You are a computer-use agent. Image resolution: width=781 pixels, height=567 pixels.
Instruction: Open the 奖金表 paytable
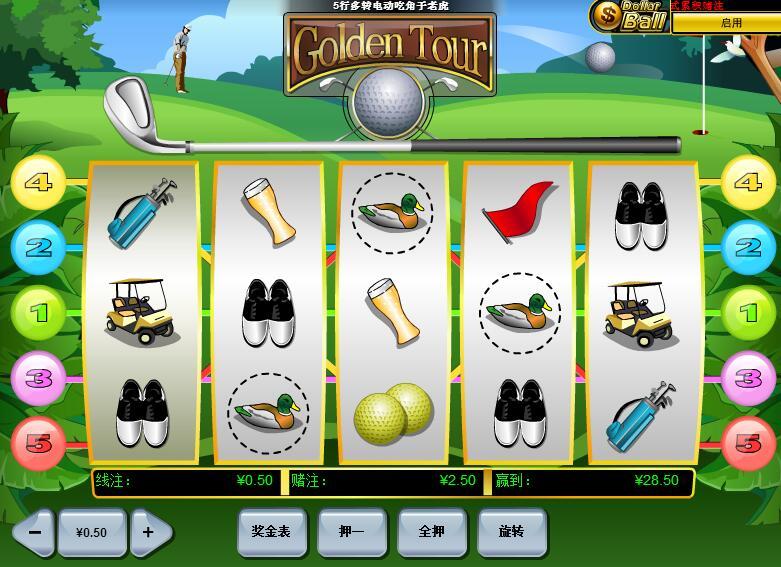[271, 532]
